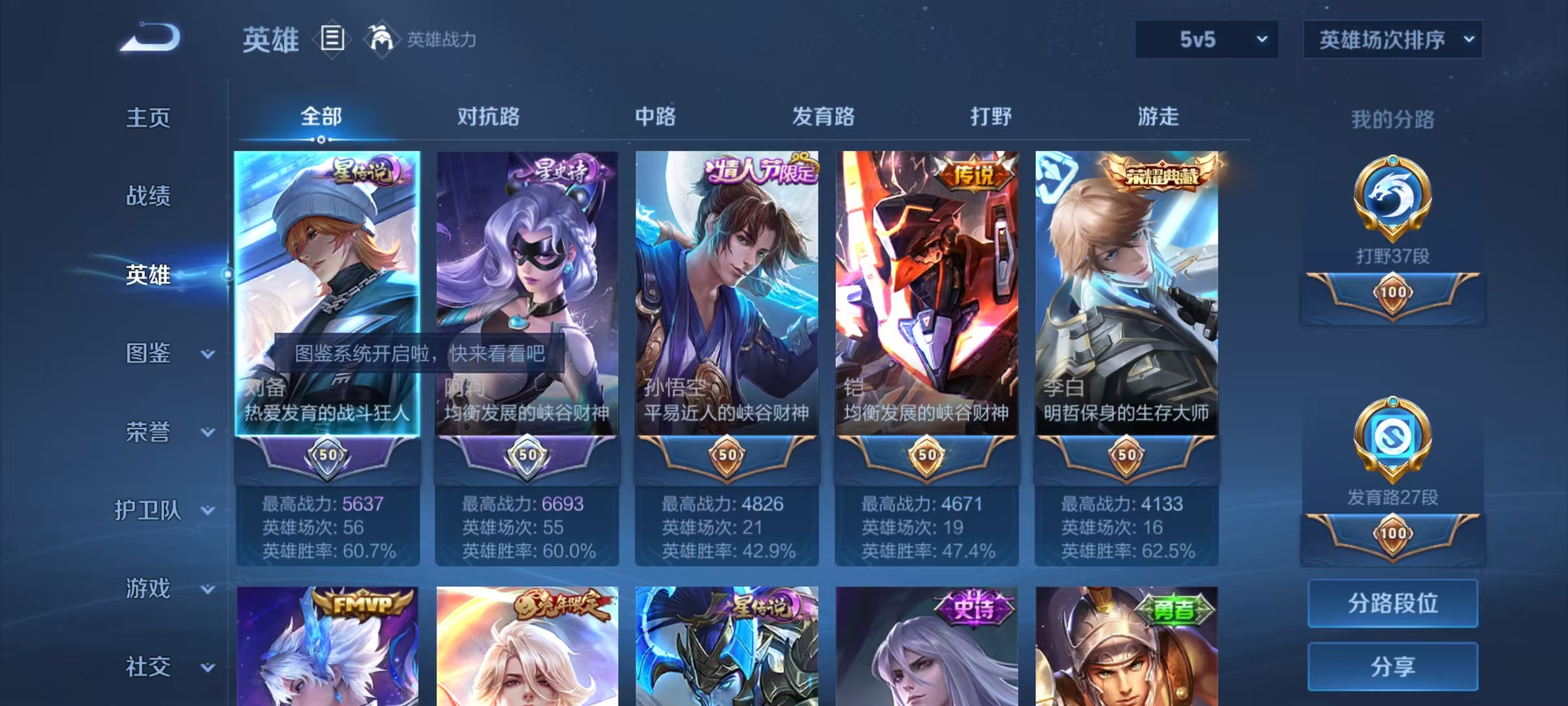1568x706 pixels.
Task: Open the hero handbook icon beside 英雄 title
Action: coord(332,39)
